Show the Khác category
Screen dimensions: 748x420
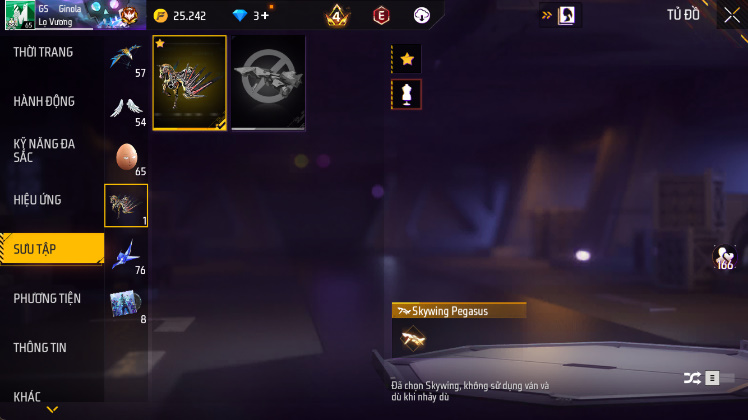point(28,396)
